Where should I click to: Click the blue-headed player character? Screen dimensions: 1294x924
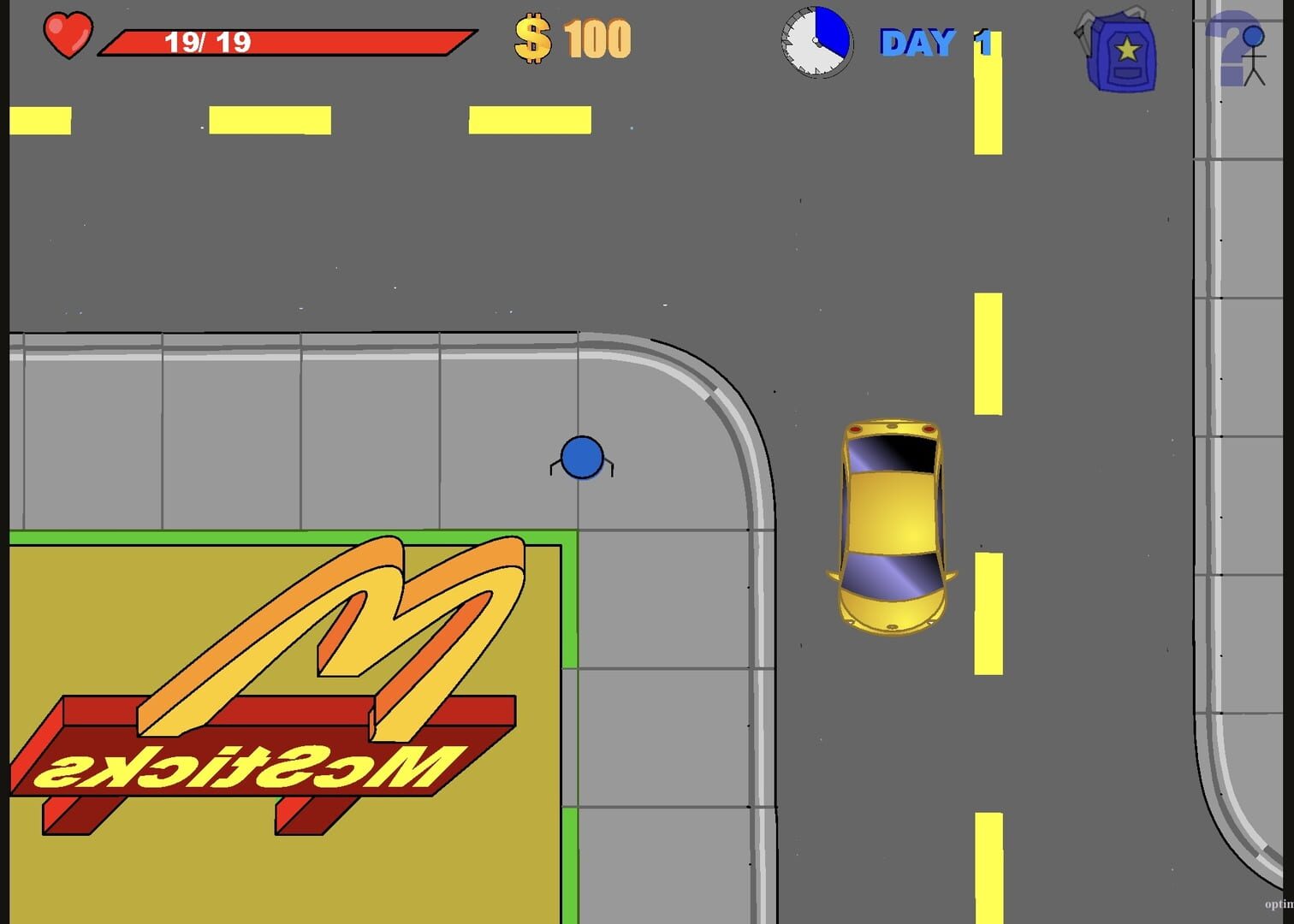pyautogui.click(x=582, y=459)
